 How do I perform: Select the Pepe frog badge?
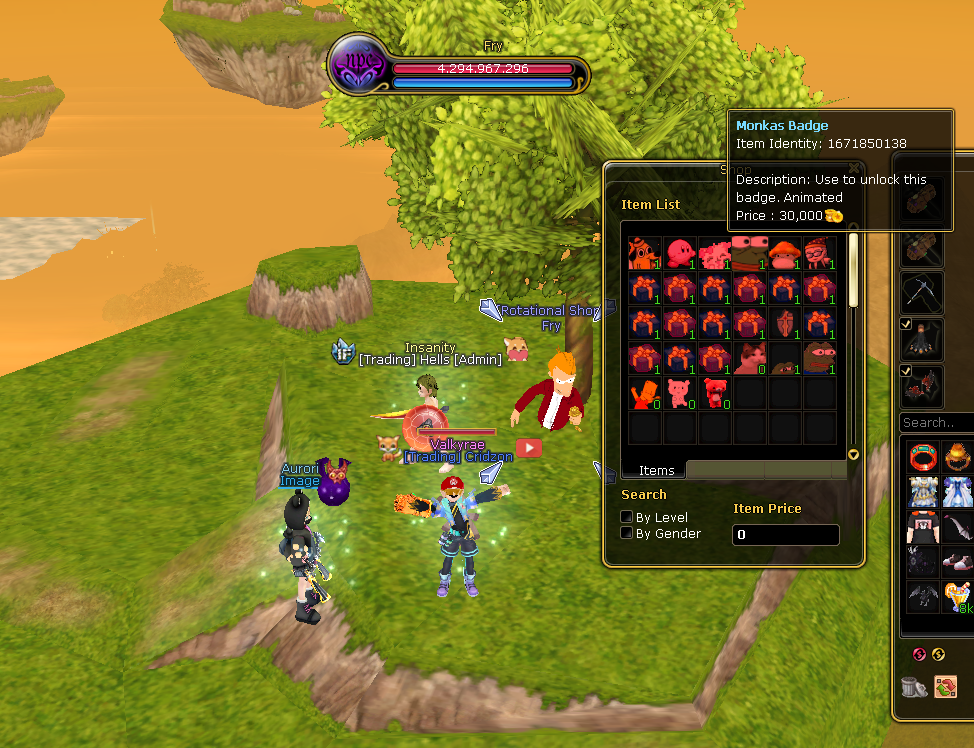819,359
